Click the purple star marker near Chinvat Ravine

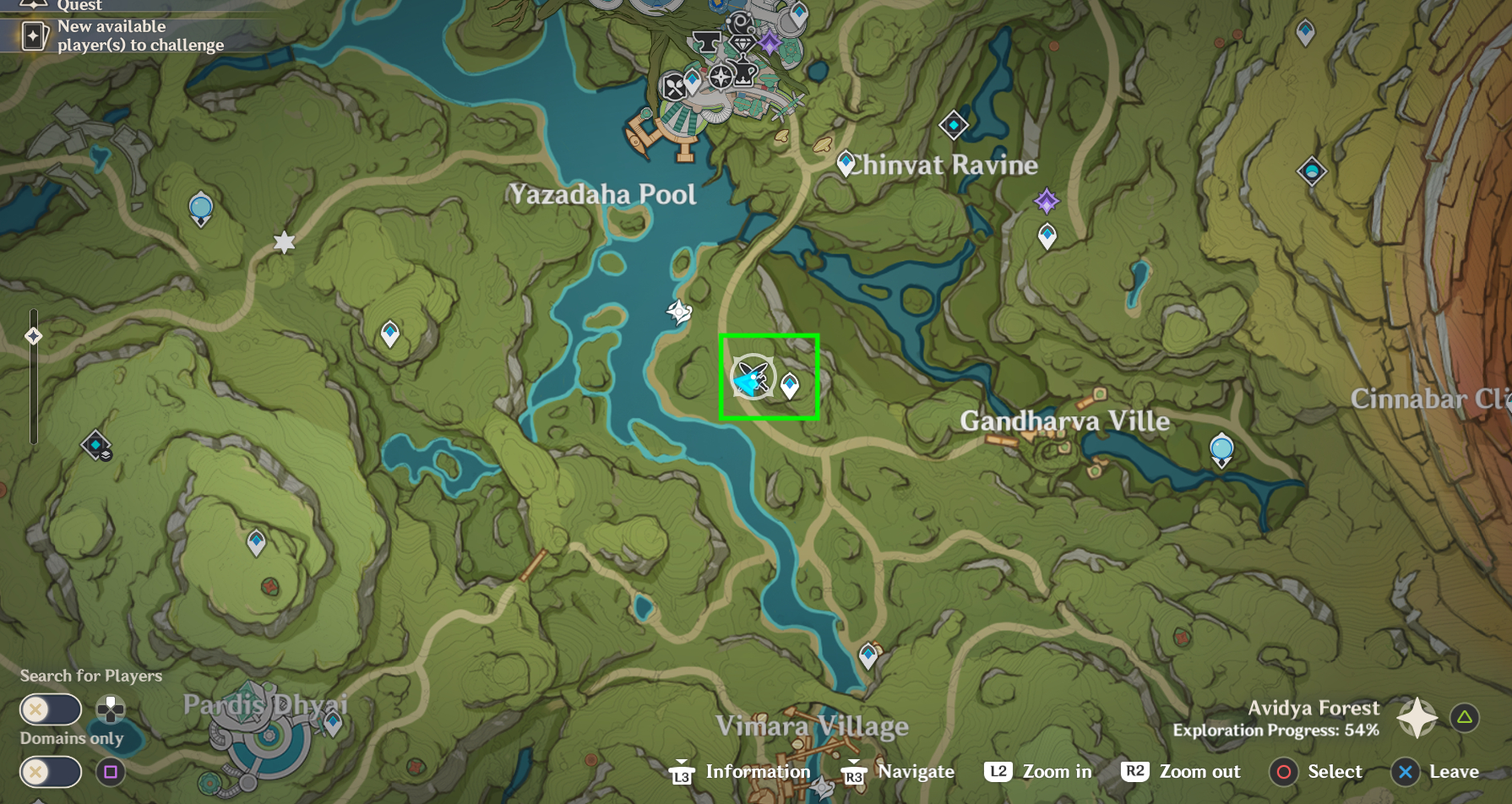coord(1047,200)
